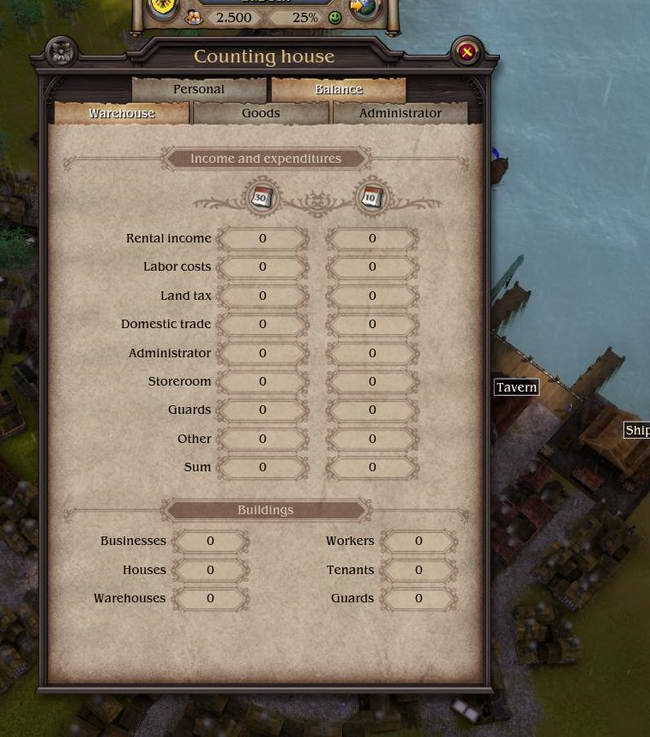
Task: Click the yellow crest emblem in top bar
Action: [164, 8]
